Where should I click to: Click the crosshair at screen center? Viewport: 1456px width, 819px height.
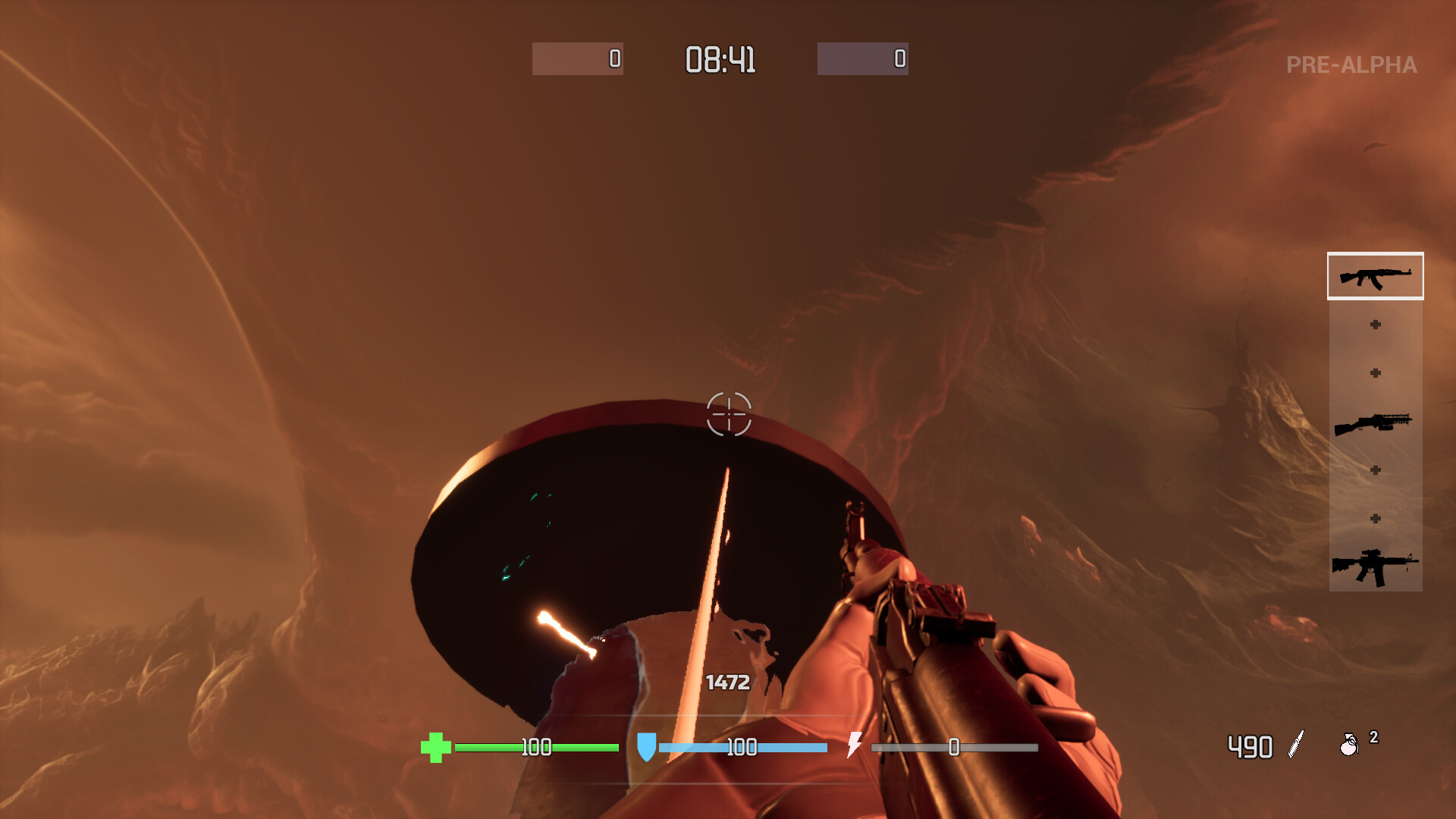728,416
